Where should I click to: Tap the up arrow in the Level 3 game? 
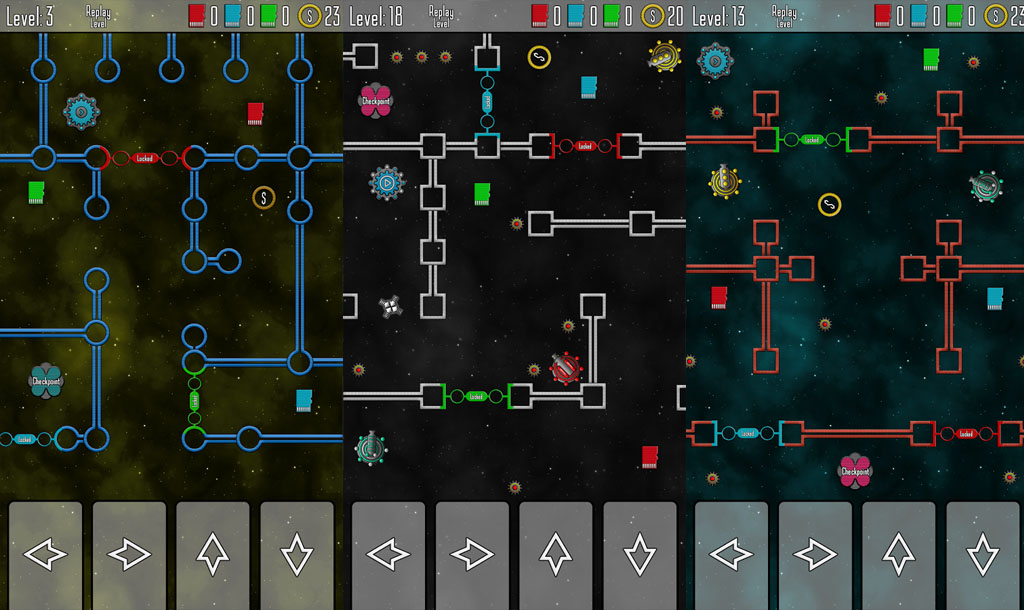(x=213, y=553)
